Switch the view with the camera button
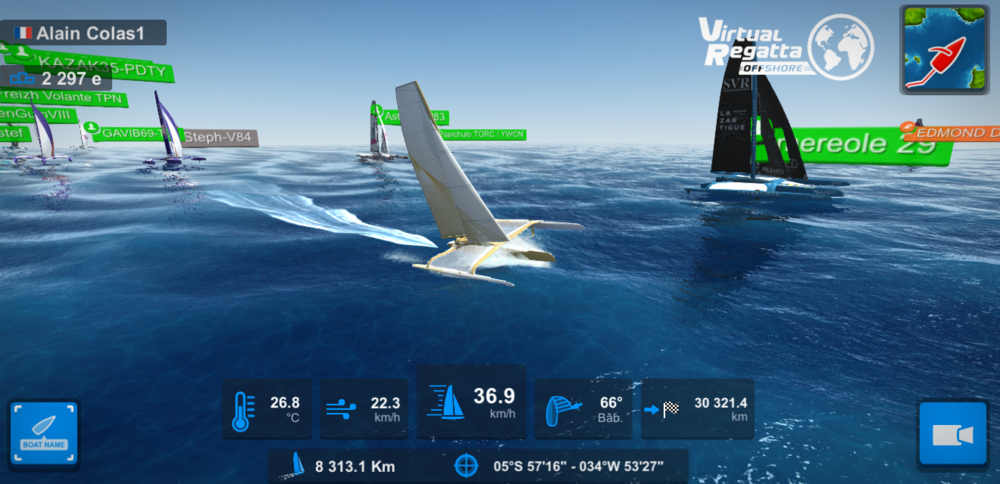The height and width of the screenshot is (484, 1000). click(x=952, y=434)
